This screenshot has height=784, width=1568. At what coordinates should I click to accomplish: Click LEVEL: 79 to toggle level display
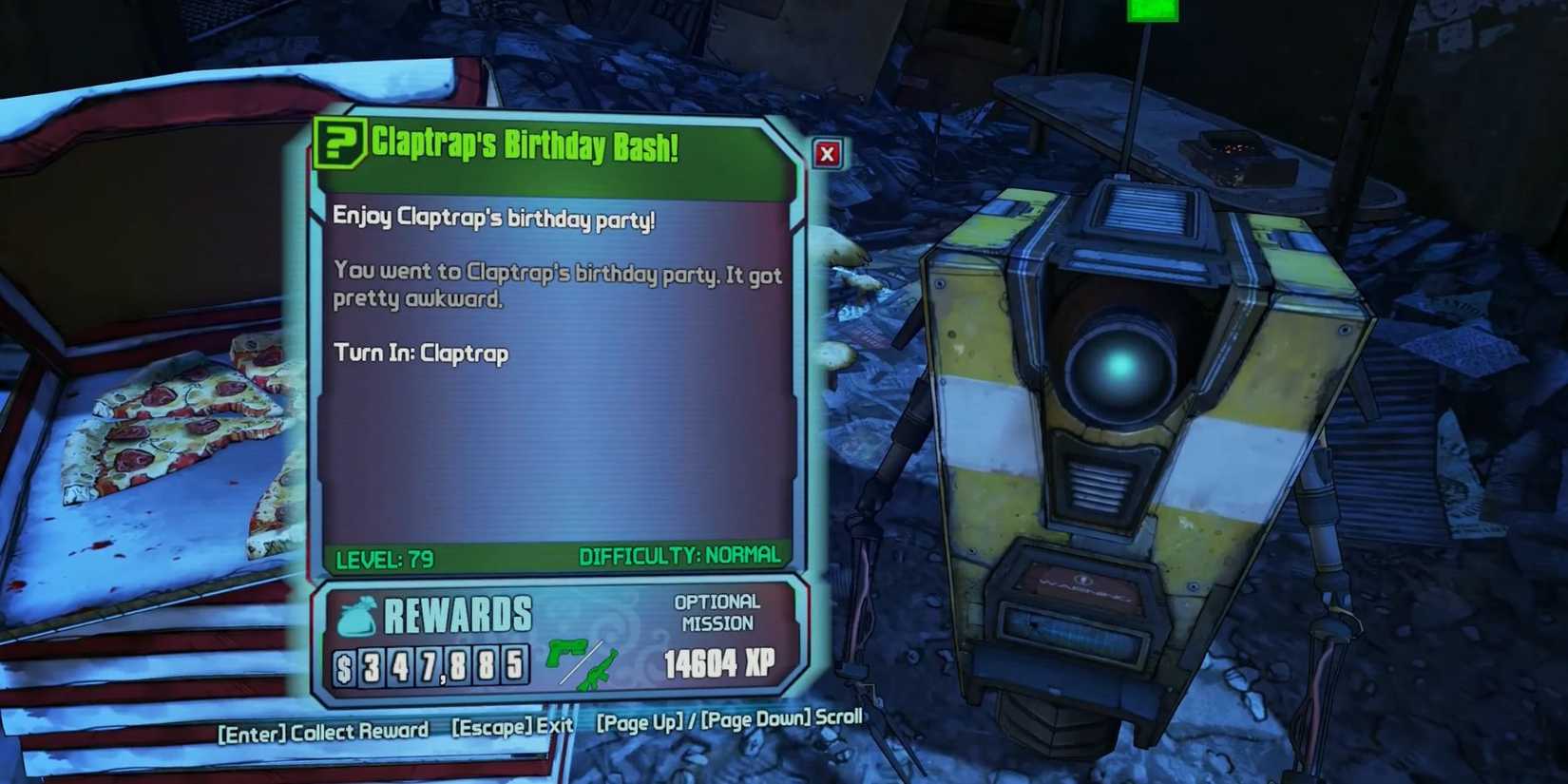pos(384,560)
